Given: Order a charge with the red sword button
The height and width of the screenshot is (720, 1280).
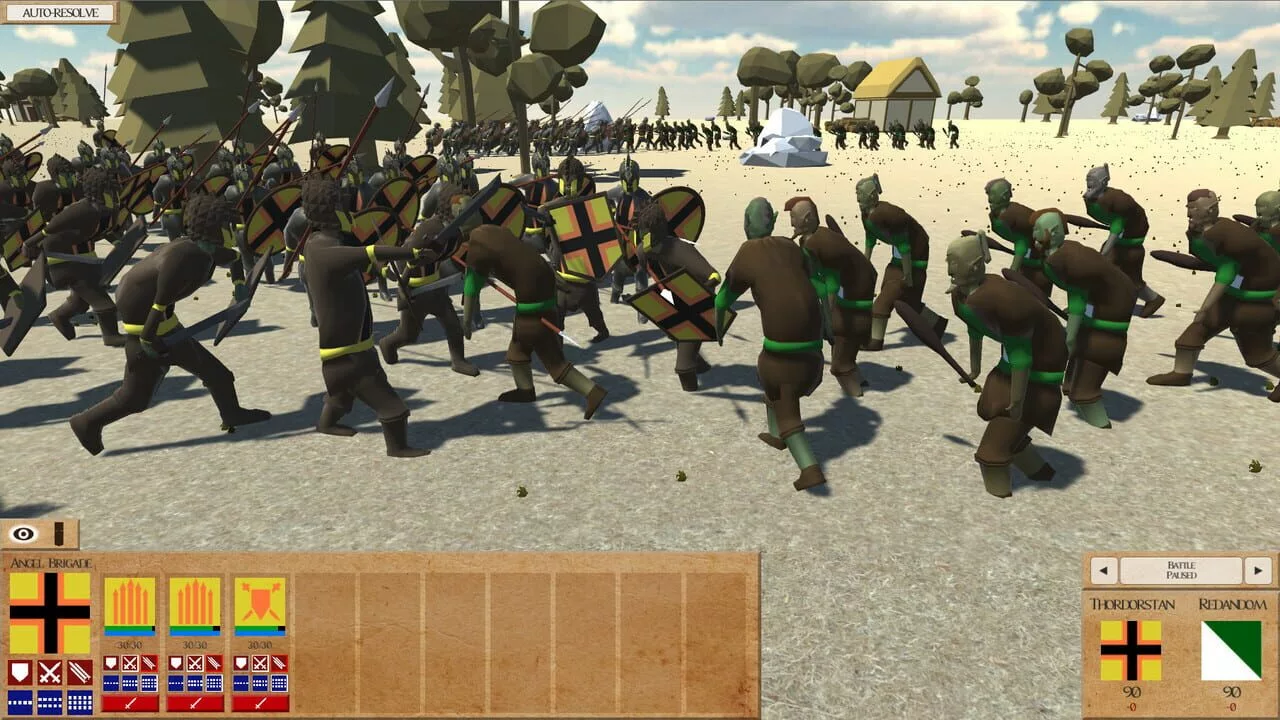Looking at the screenshot, I should coord(130,704).
